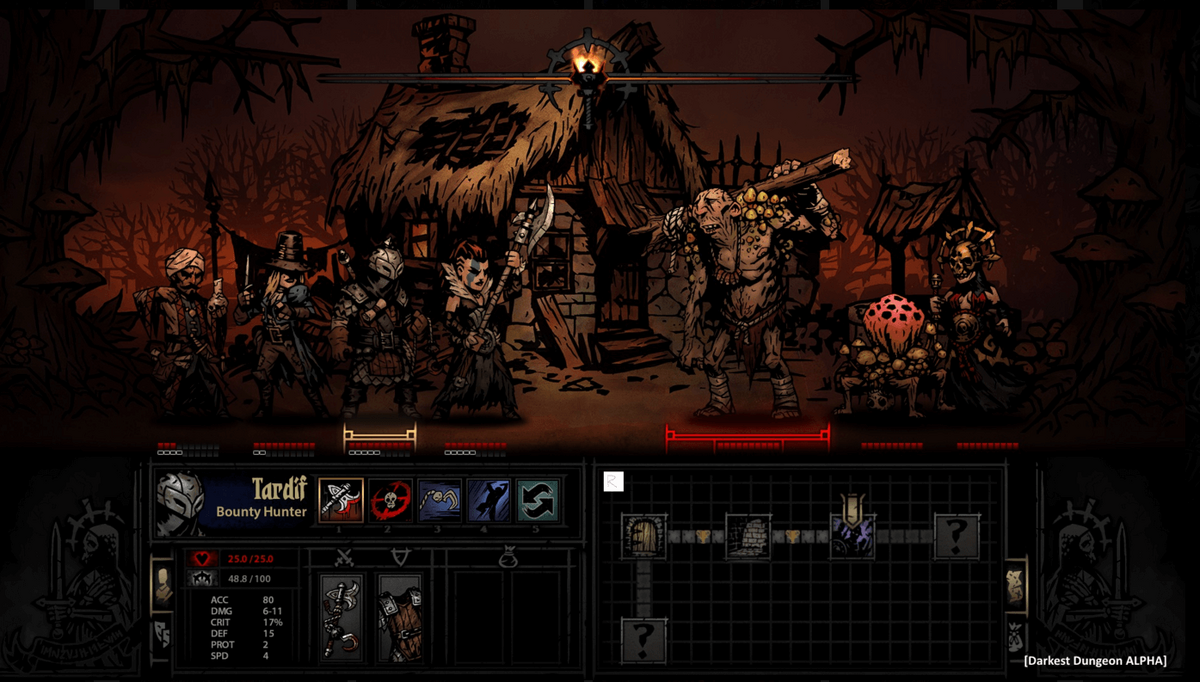Screen dimensions: 1200x682
Task: Switch to the masks quirks side tab
Action: 162,632
